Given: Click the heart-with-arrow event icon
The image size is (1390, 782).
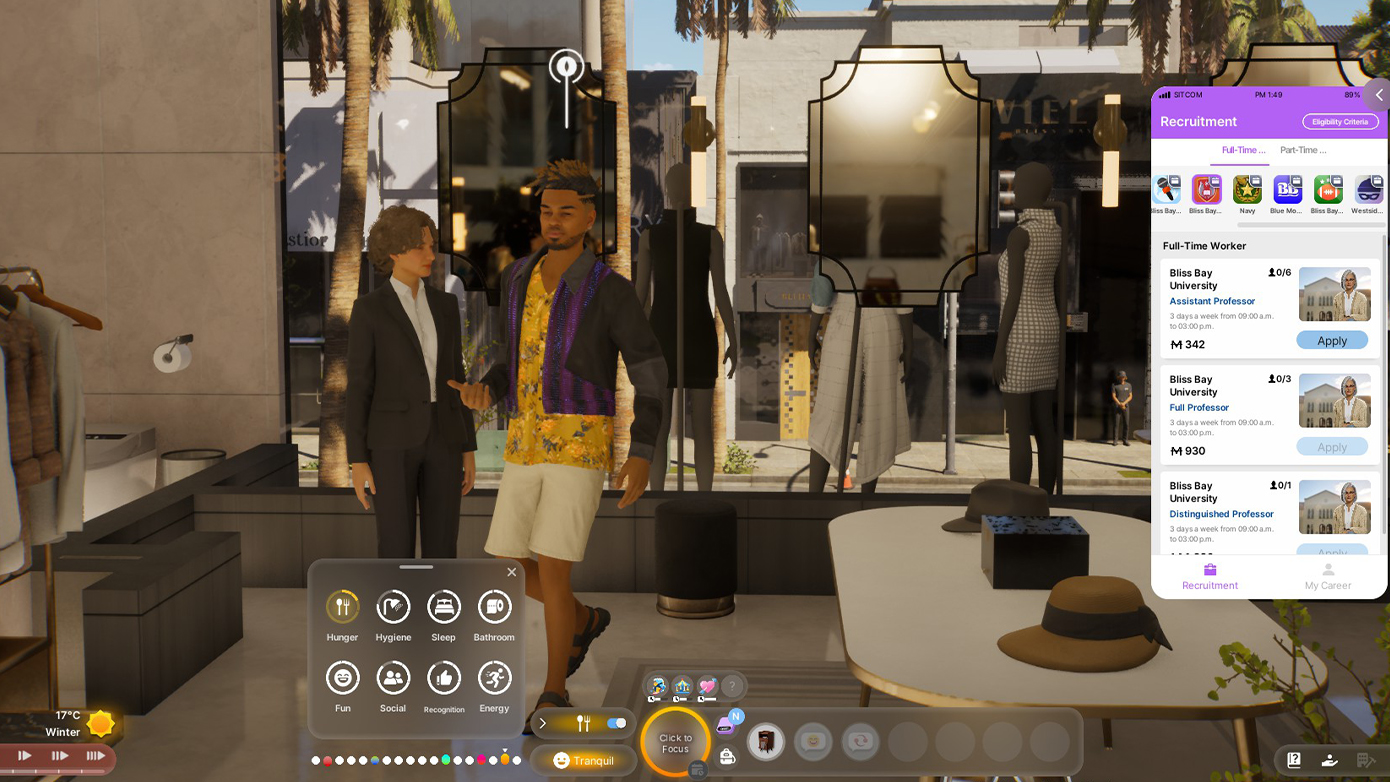Looking at the screenshot, I should tap(708, 686).
